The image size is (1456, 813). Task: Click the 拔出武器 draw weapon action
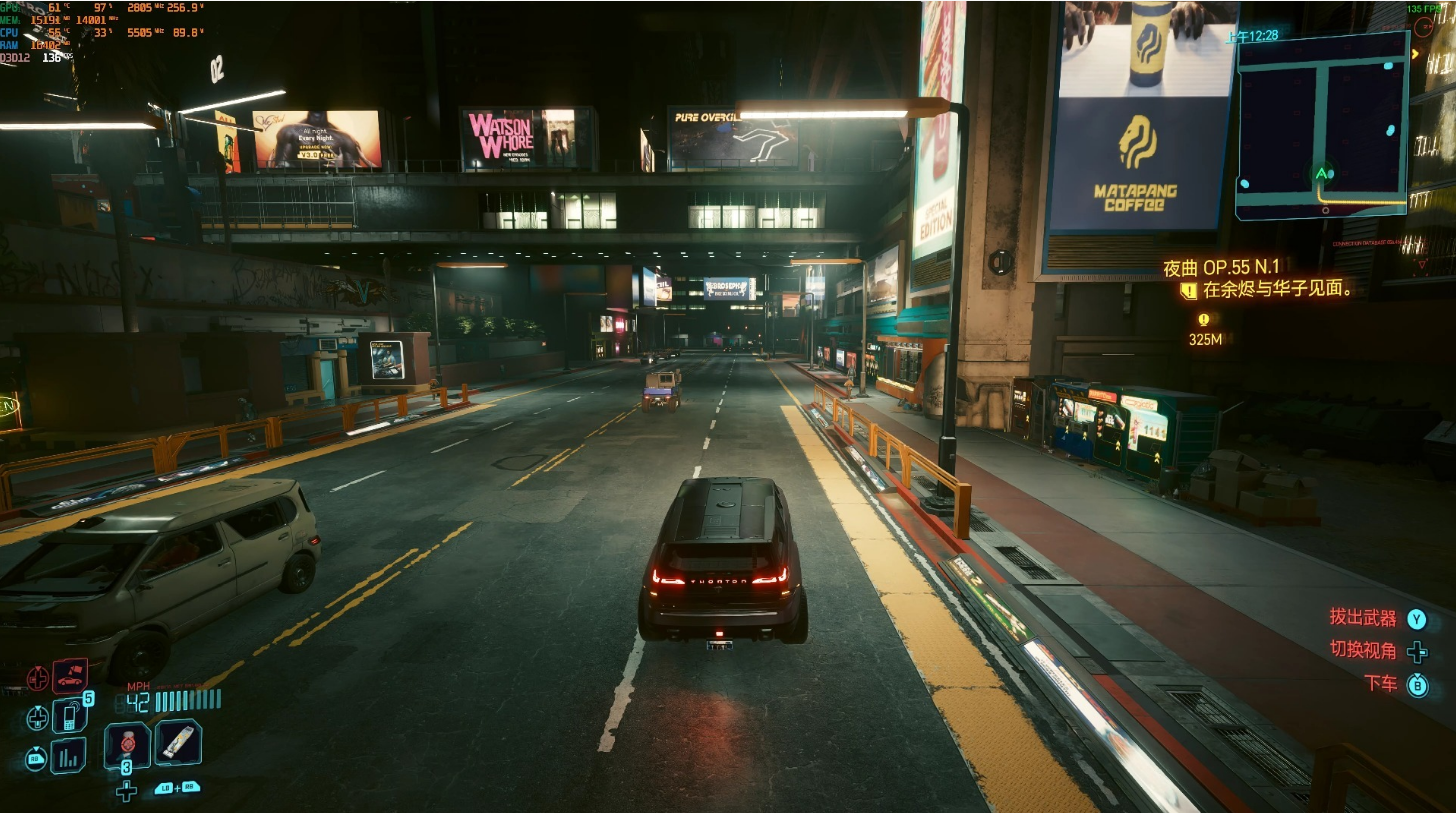1362,618
